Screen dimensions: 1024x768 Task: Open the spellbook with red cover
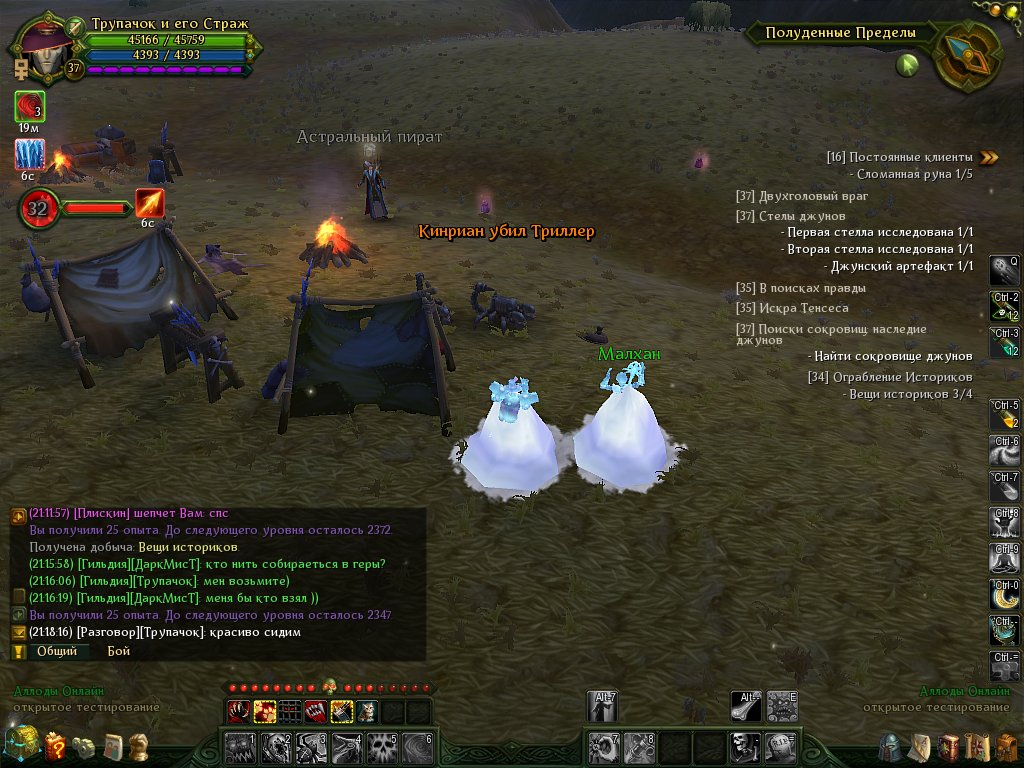(x=947, y=747)
